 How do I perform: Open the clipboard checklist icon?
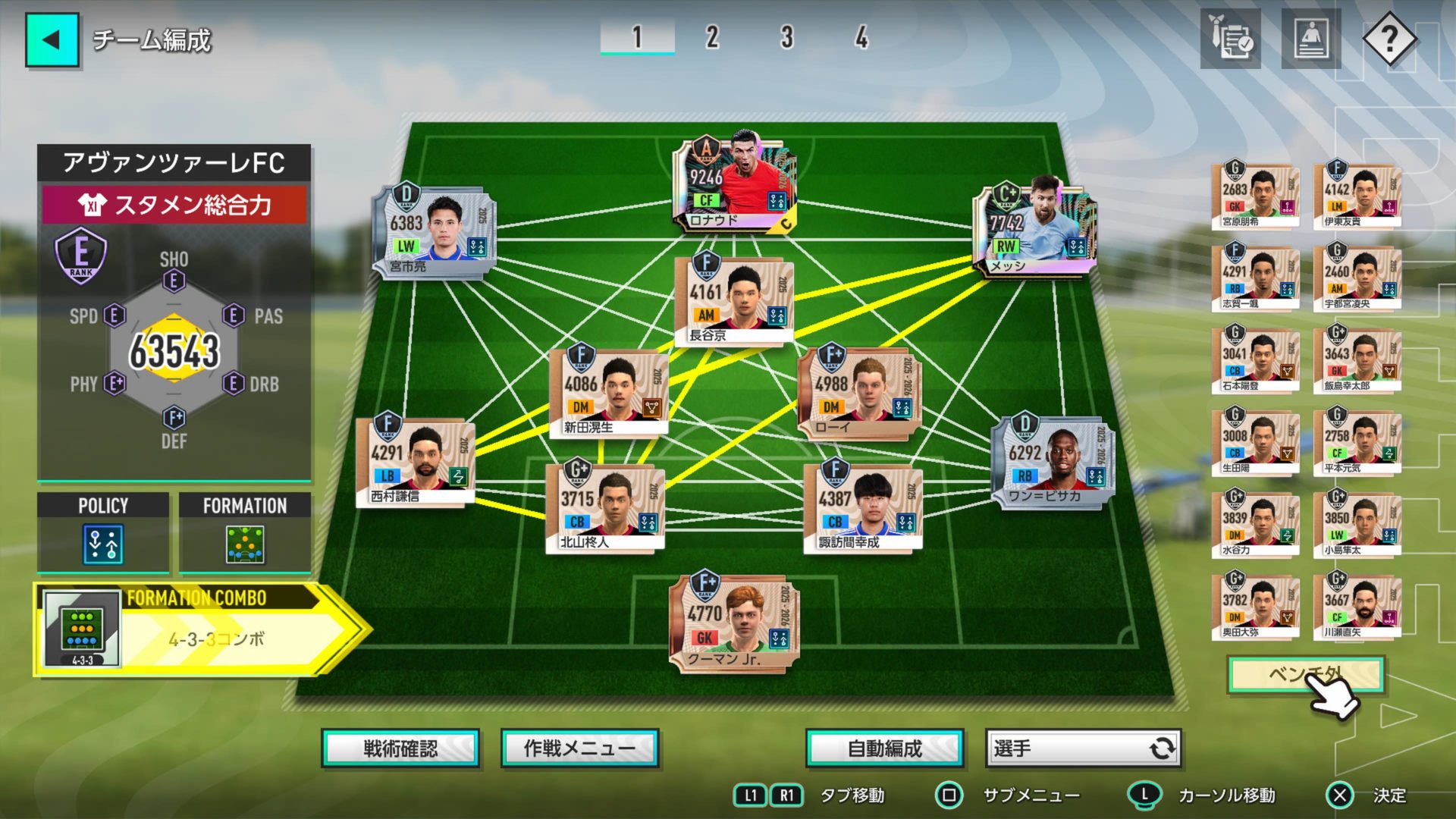coord(1231,39)
